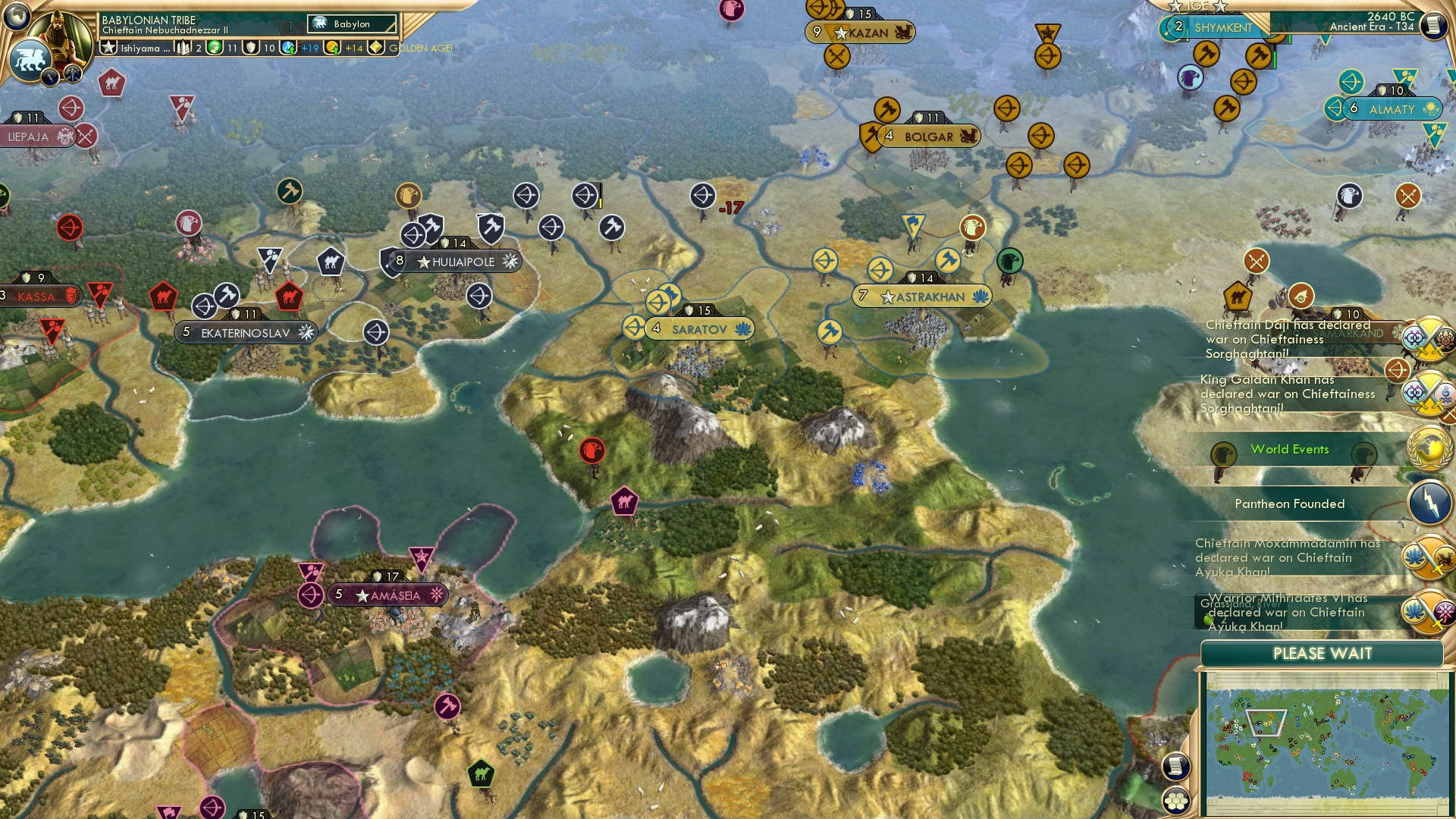Click the Pantheon Founded entry

tap(1290, 504)
